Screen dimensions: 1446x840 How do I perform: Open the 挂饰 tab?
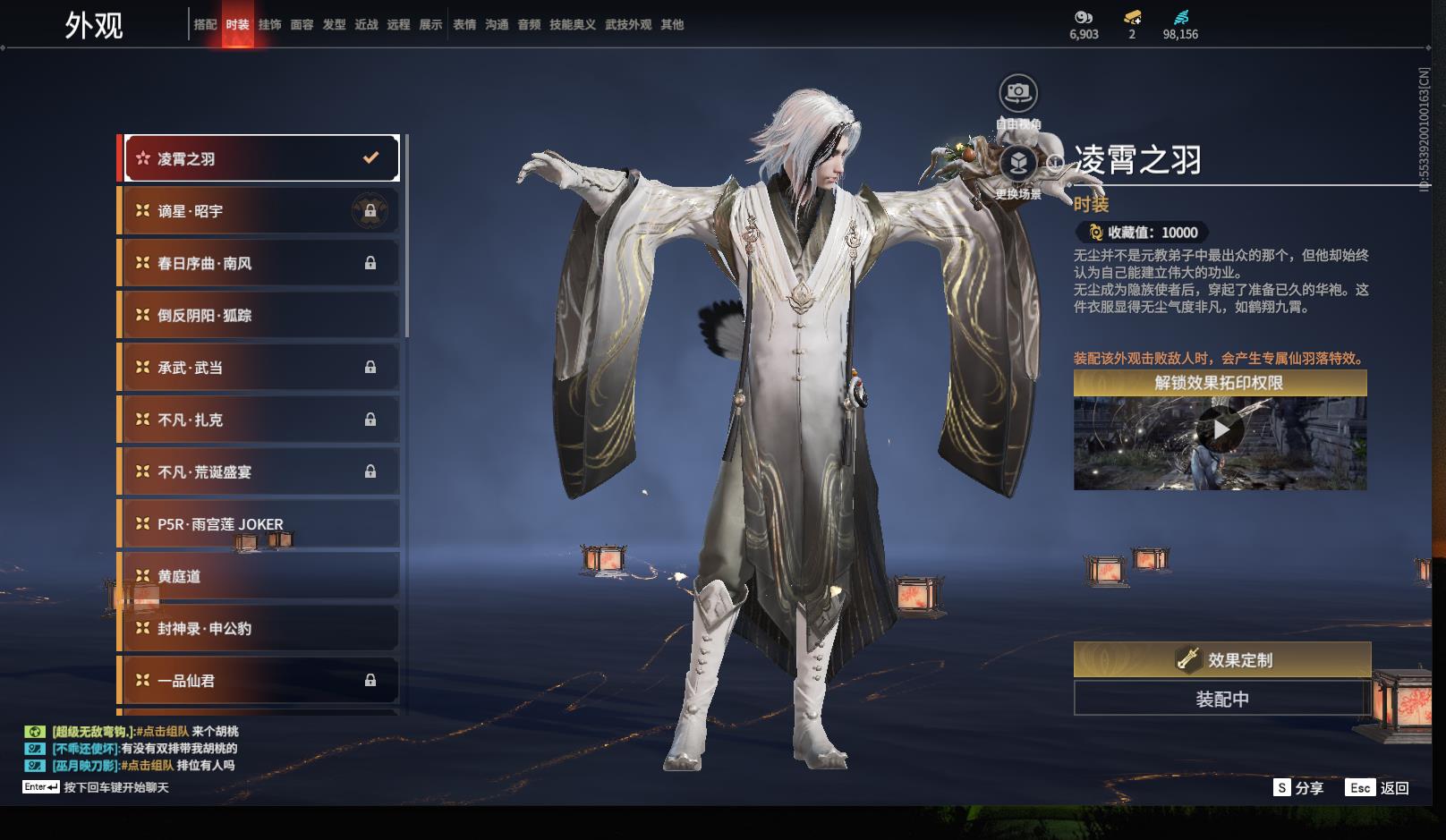coord(269,24)
